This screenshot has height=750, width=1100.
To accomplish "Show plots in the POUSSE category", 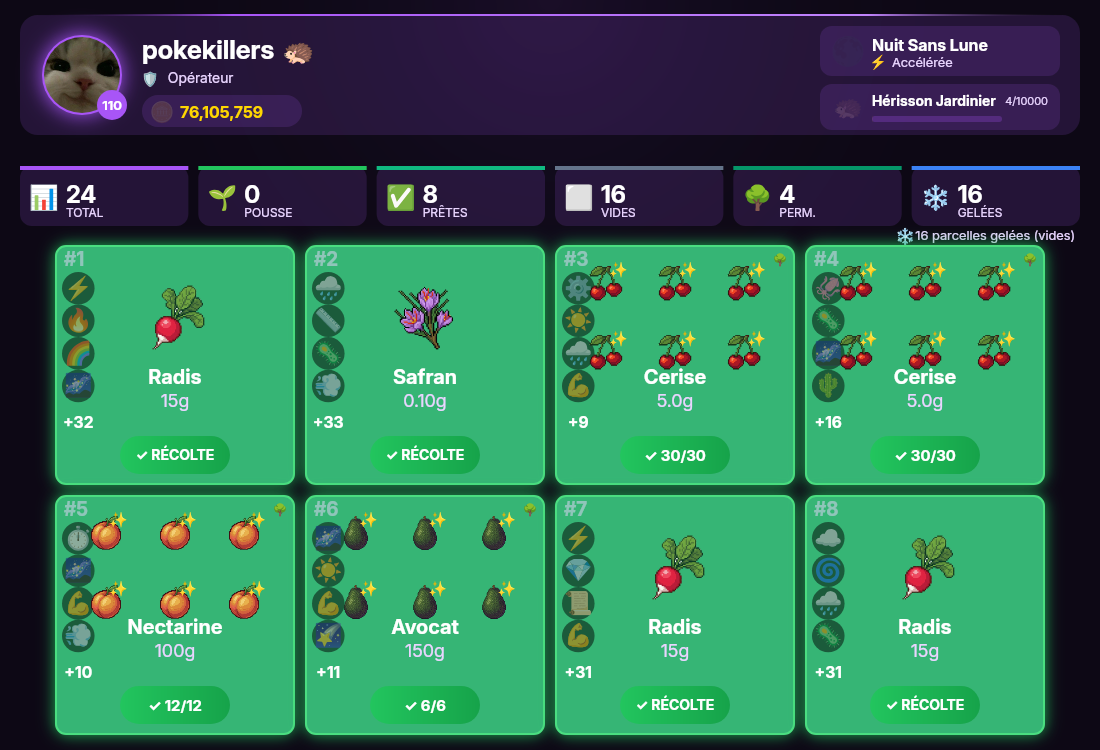I will click(x=282, y=197).
